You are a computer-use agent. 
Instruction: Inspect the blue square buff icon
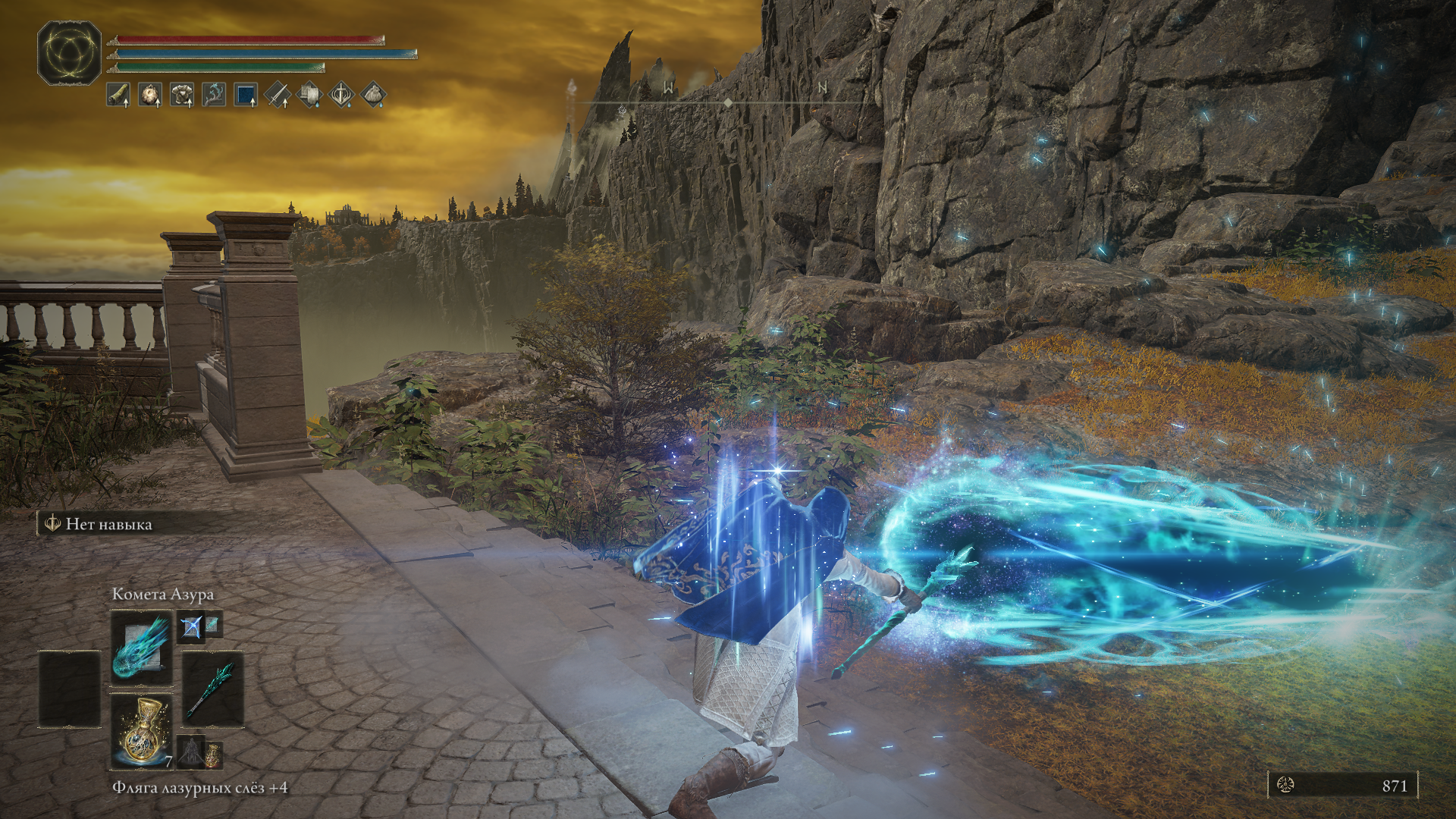pos(246,95)
